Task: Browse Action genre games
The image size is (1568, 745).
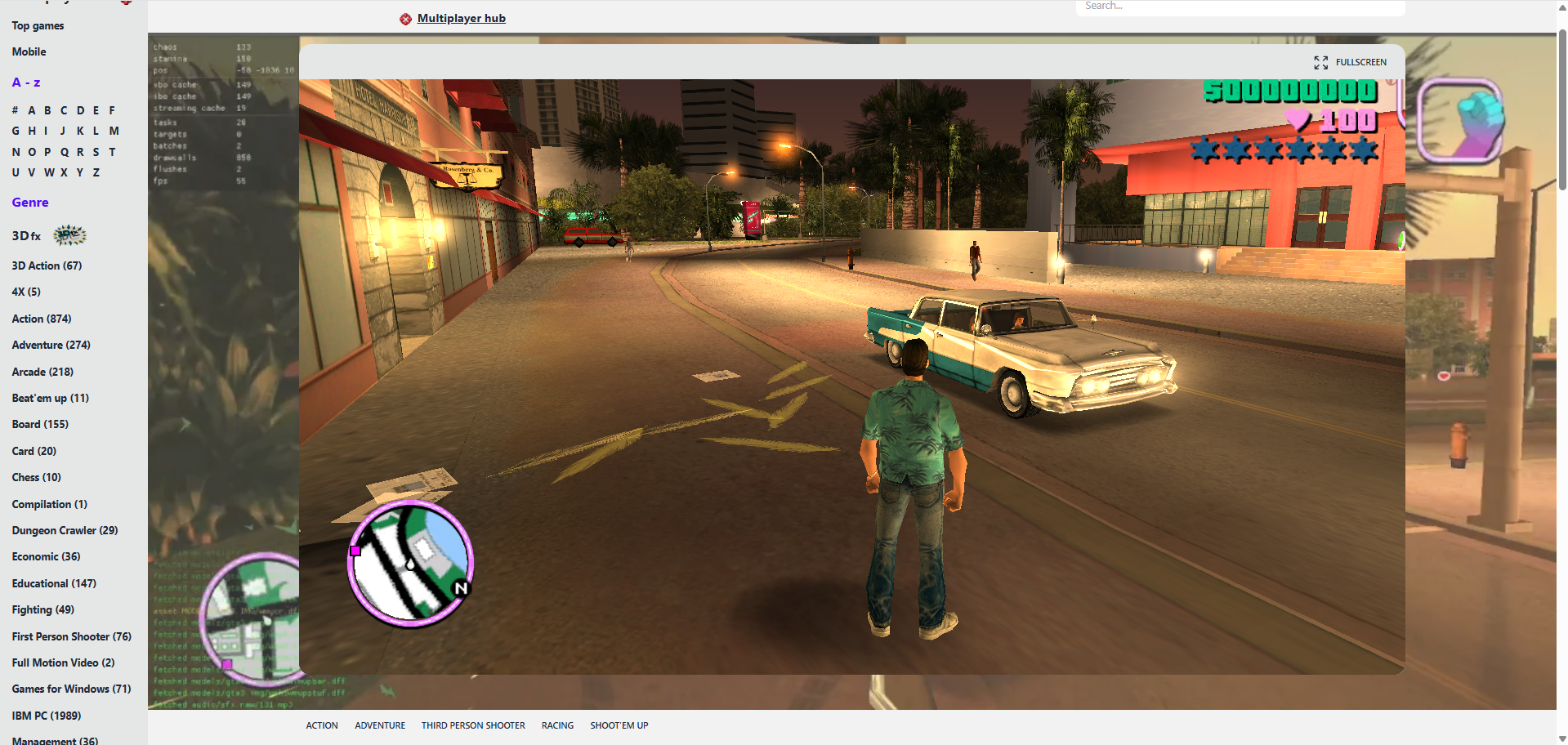Action: coord(41,319)
